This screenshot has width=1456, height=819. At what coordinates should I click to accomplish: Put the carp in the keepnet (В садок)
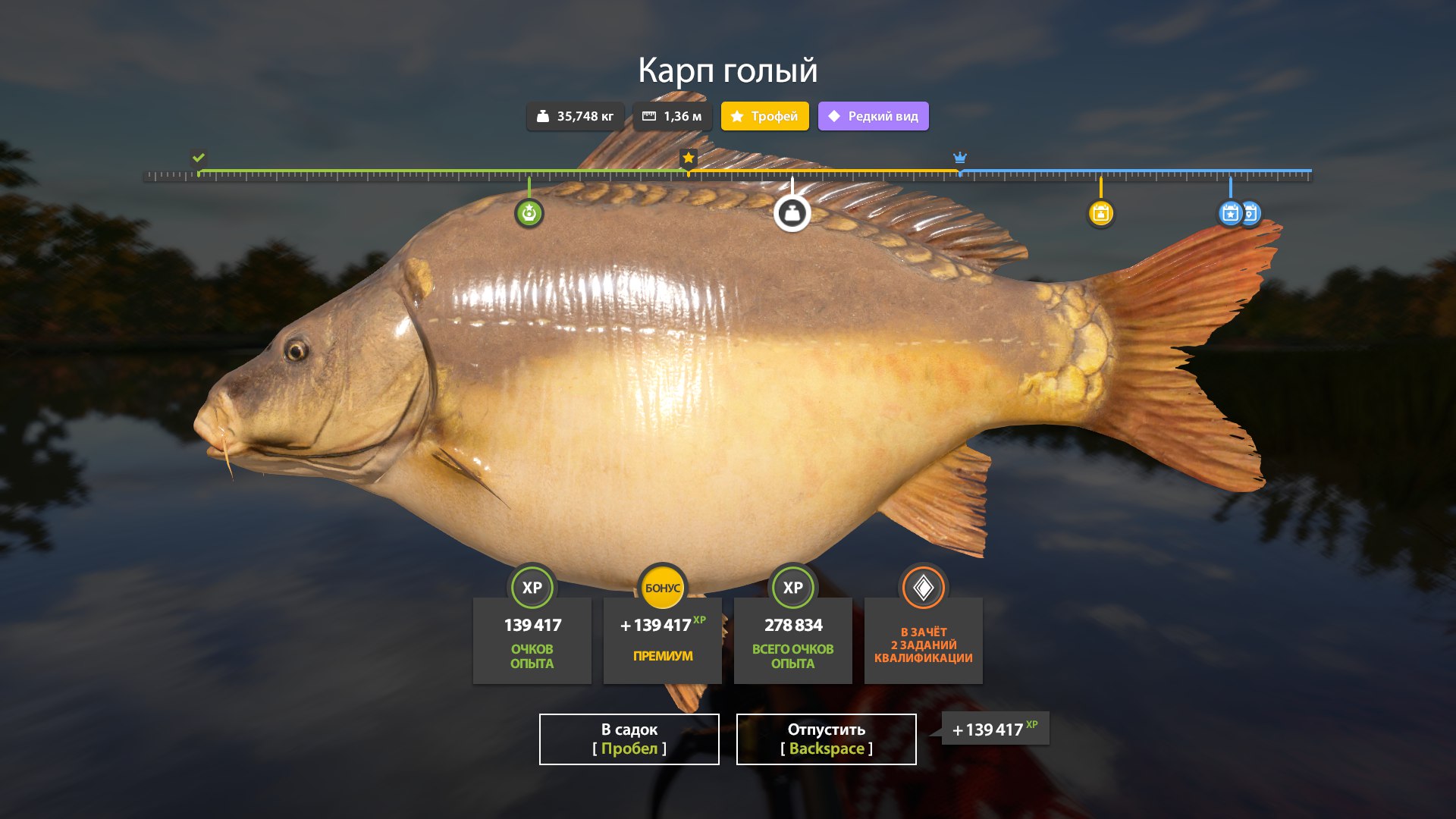point(629,739)
